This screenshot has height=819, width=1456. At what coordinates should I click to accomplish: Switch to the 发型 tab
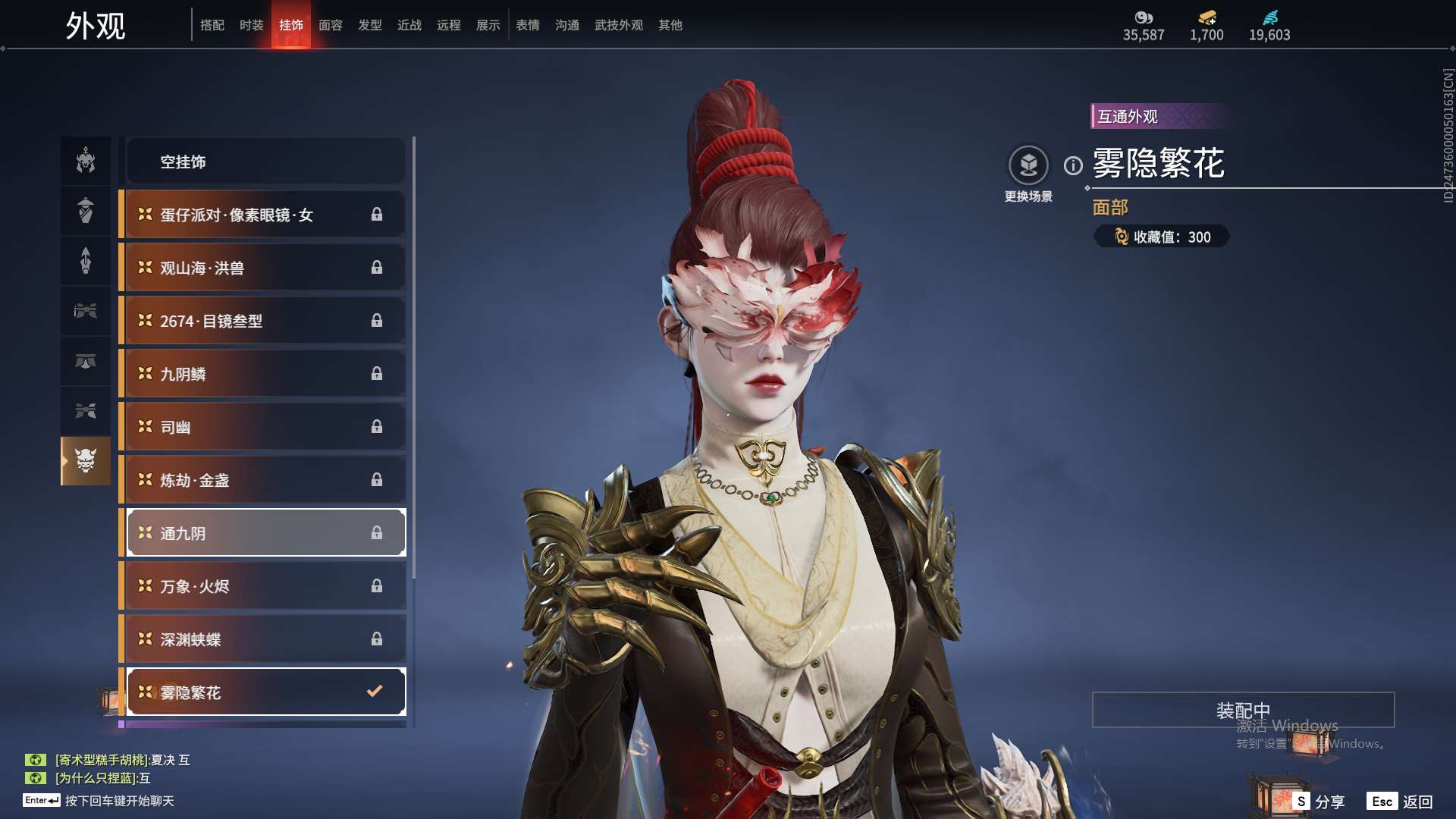pos(369,25)
